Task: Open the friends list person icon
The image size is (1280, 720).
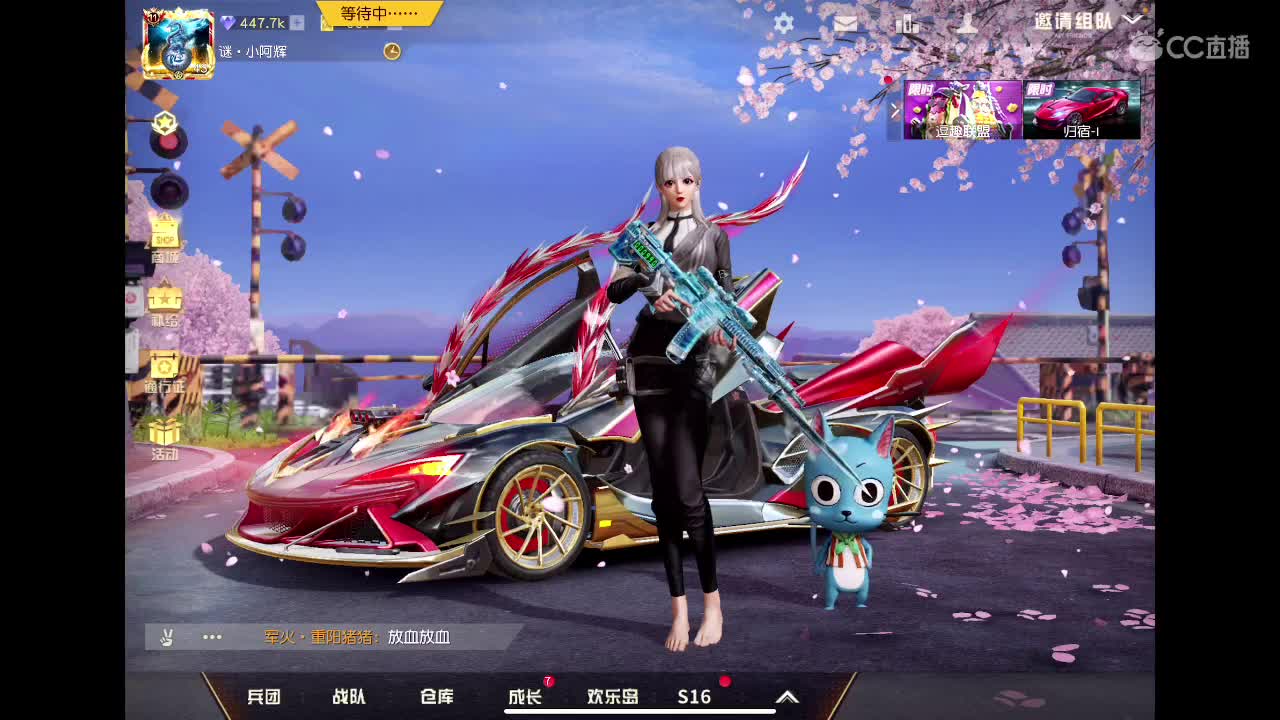Action: click(x=966, y=22)
